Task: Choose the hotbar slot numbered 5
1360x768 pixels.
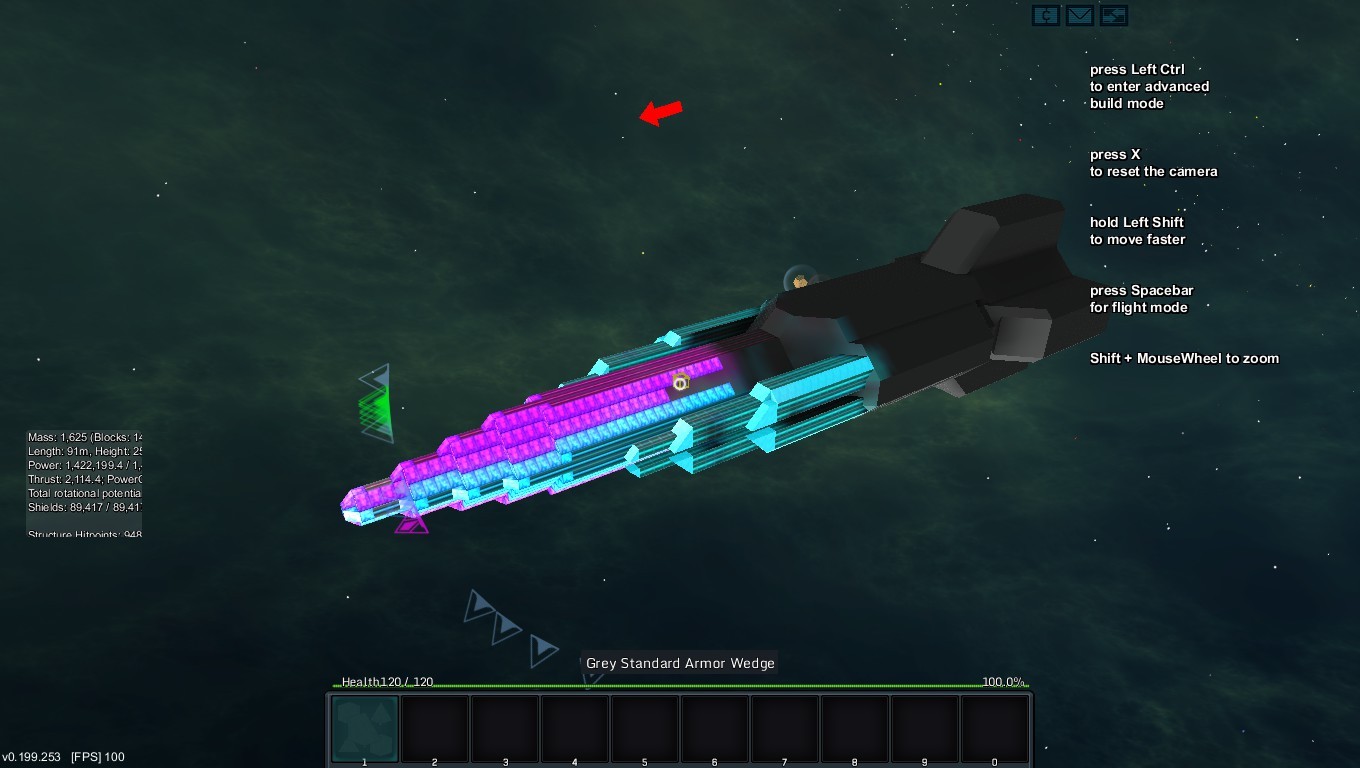Action: [645, 729]
